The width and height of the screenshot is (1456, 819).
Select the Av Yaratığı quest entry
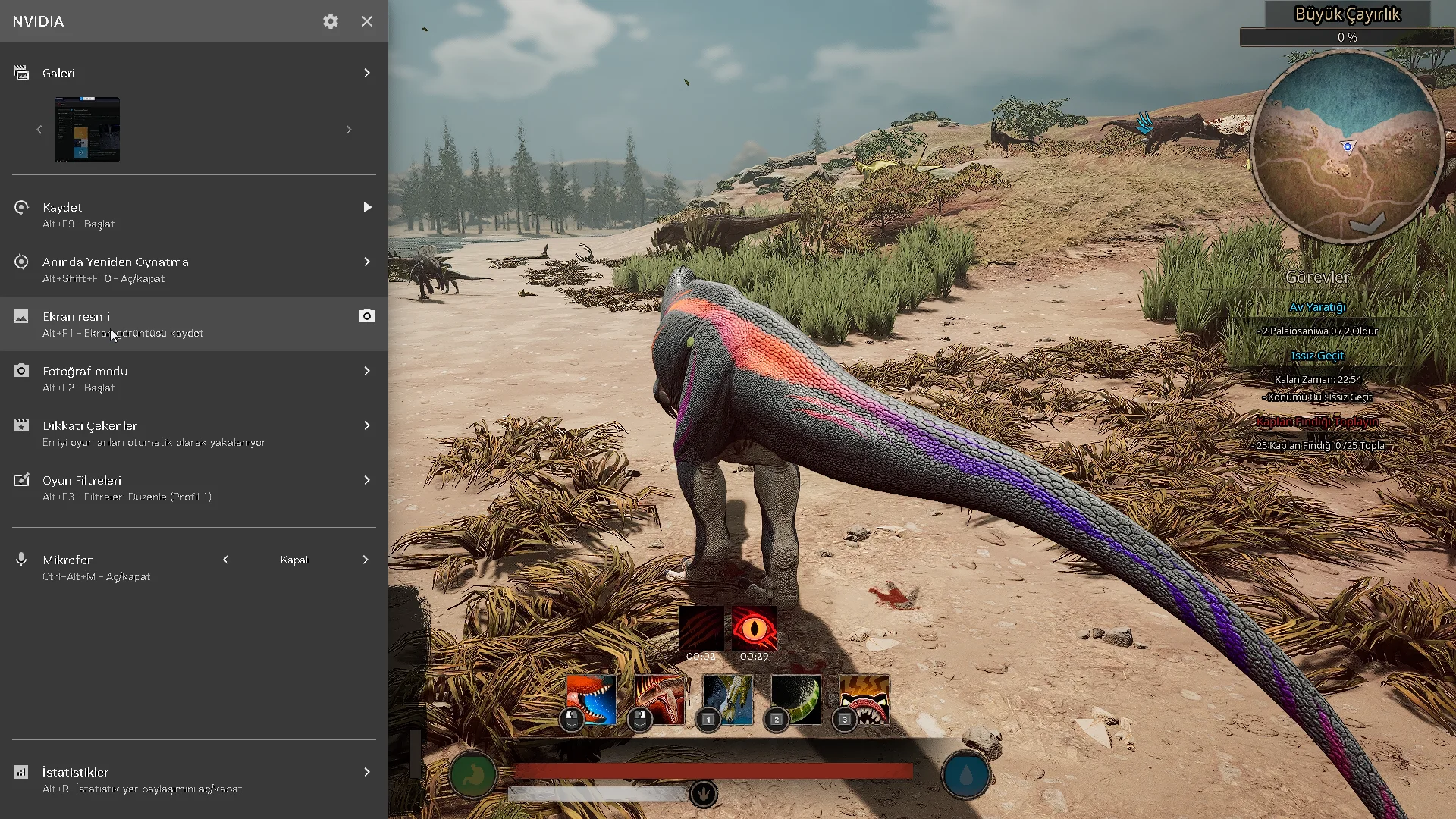click(1317, 307)
